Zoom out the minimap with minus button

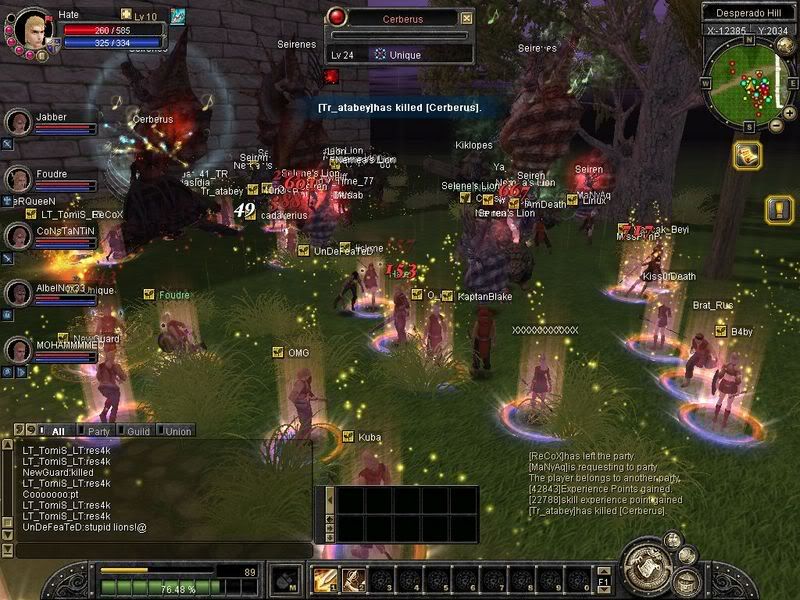[777, 126]
